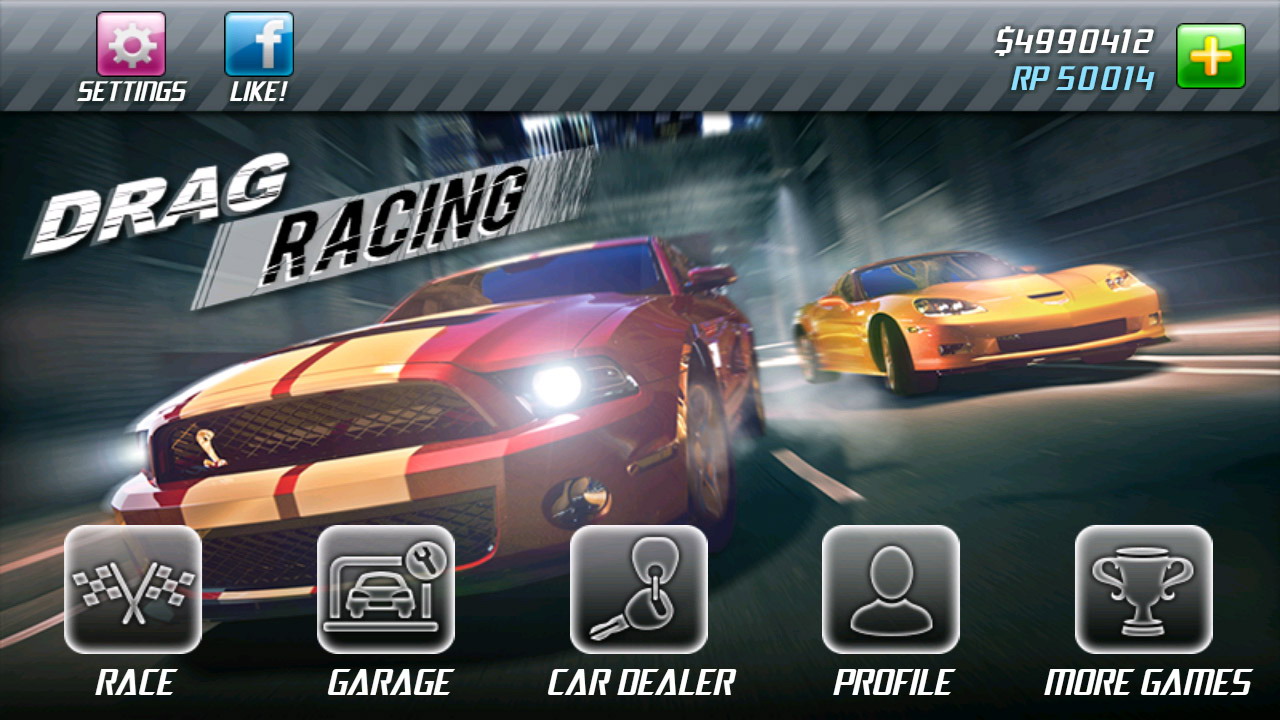Click the CAR DEALER label

[640, 685]
